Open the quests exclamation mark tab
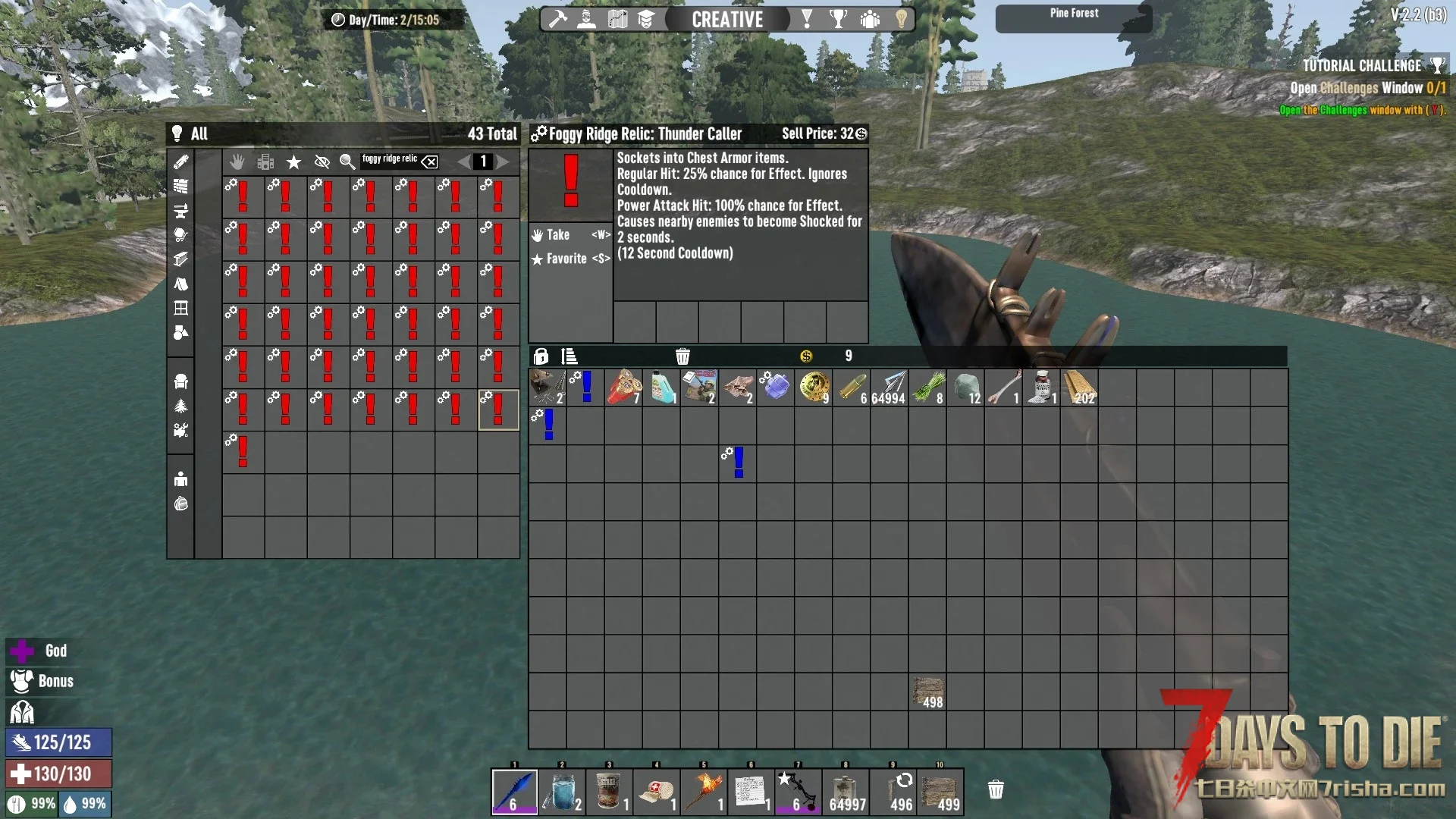 (x=807, y=19)
